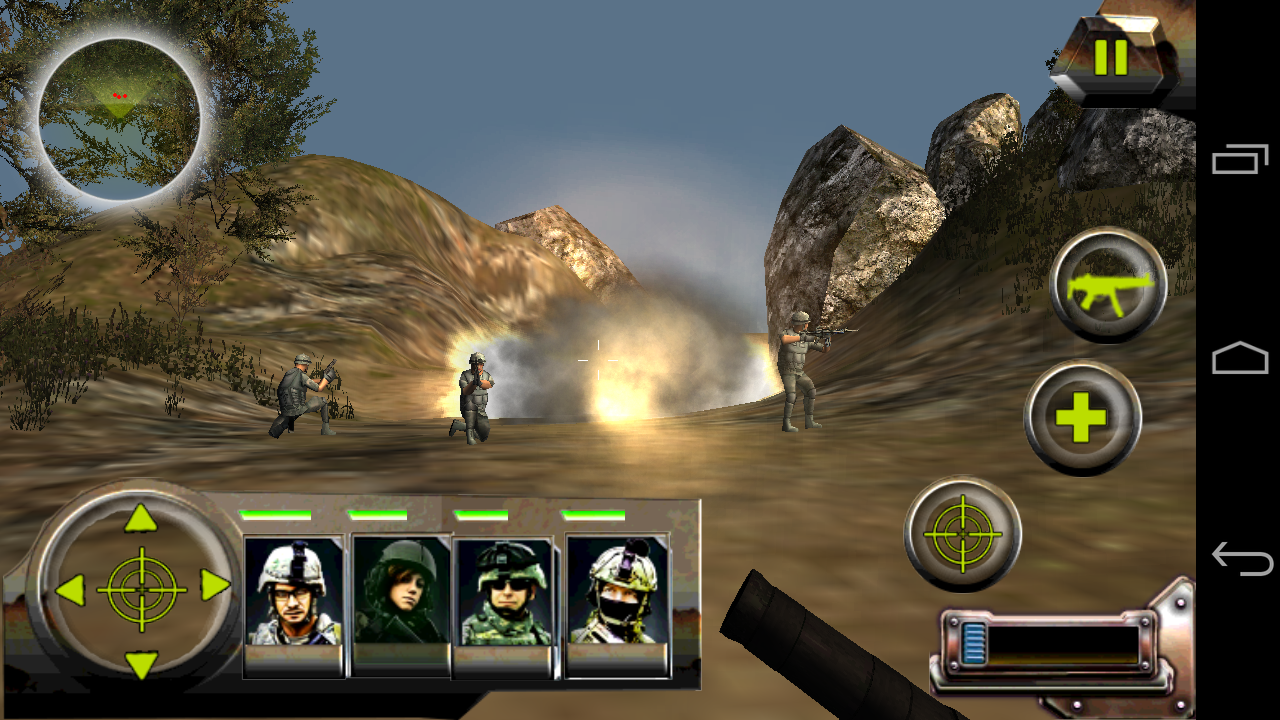This screenshot has height=720, width=1280.
Task: Pick the masked soldier portrait
Action: point(616,594)
